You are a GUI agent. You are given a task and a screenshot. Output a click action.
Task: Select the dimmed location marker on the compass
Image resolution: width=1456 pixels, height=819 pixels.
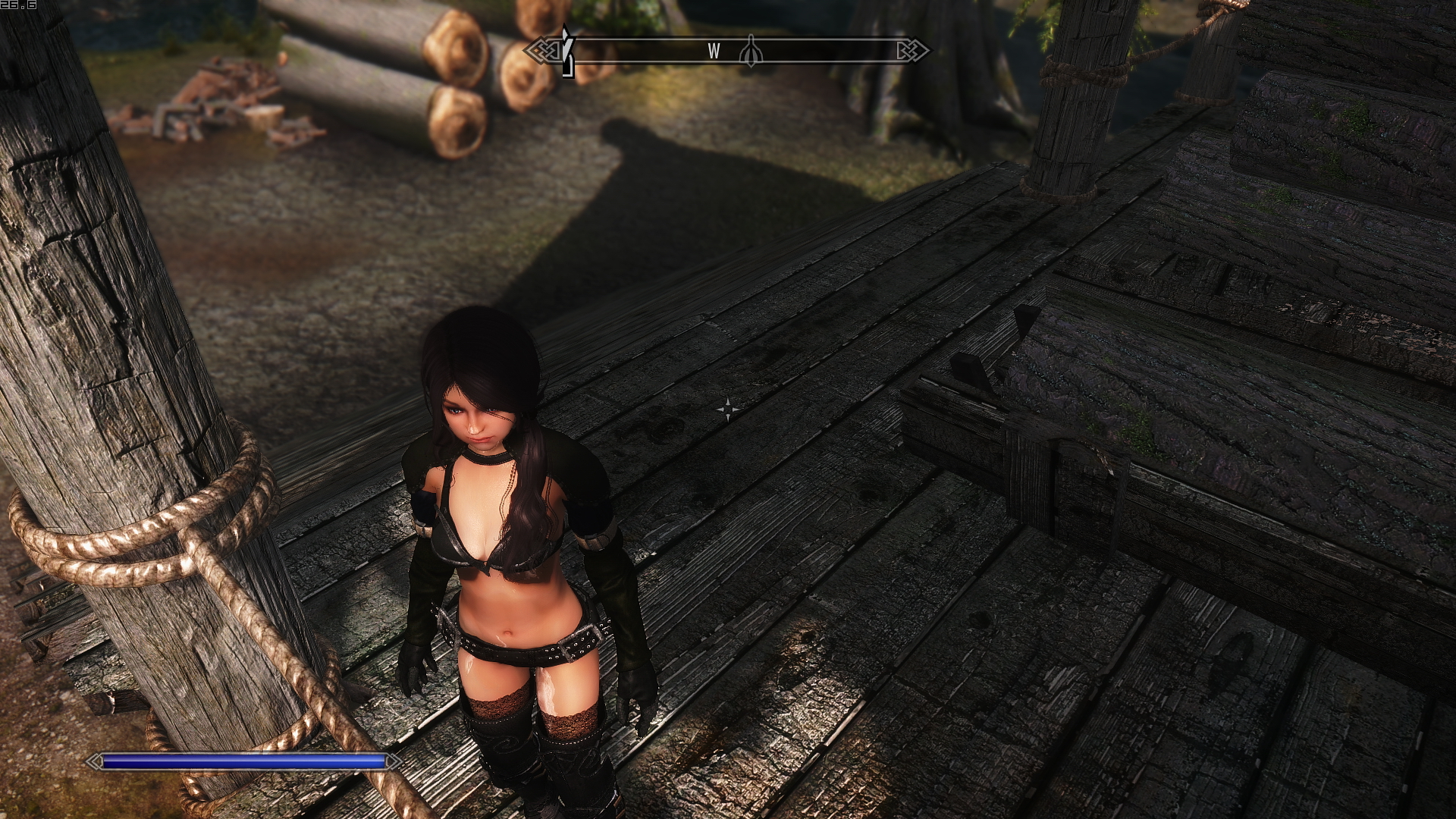click(x=751, y=51)
